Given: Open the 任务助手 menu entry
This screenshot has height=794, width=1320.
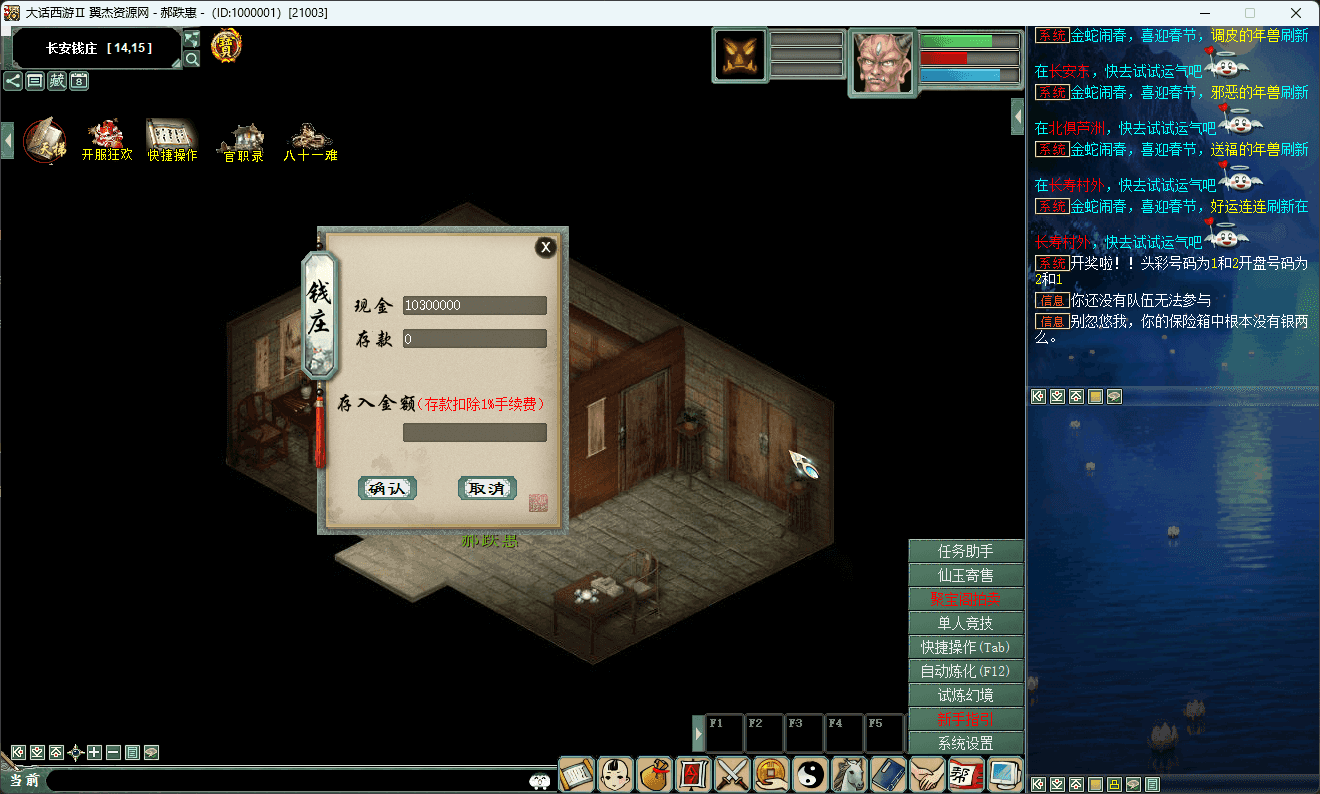Looking at the screenshot, I should [965, 551].
